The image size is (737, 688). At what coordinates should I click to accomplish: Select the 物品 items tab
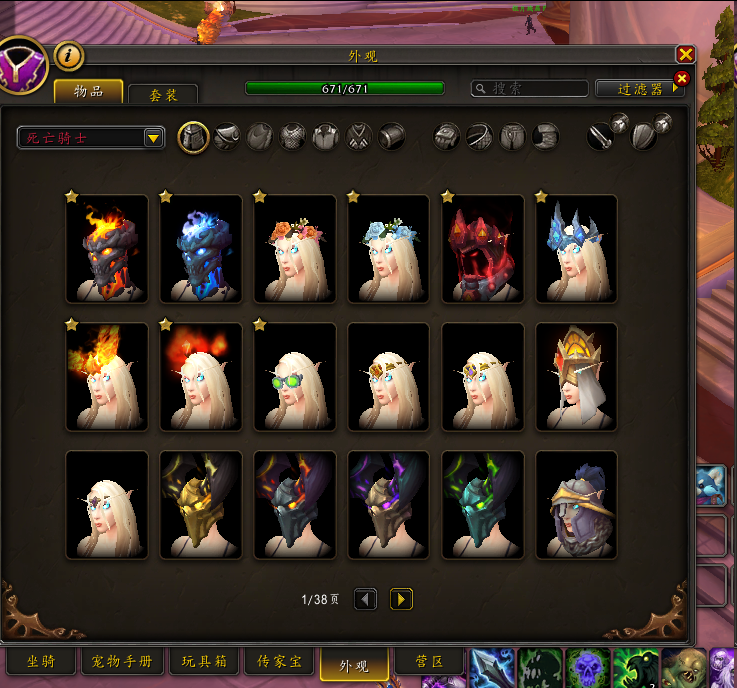(x=89, y=91)
